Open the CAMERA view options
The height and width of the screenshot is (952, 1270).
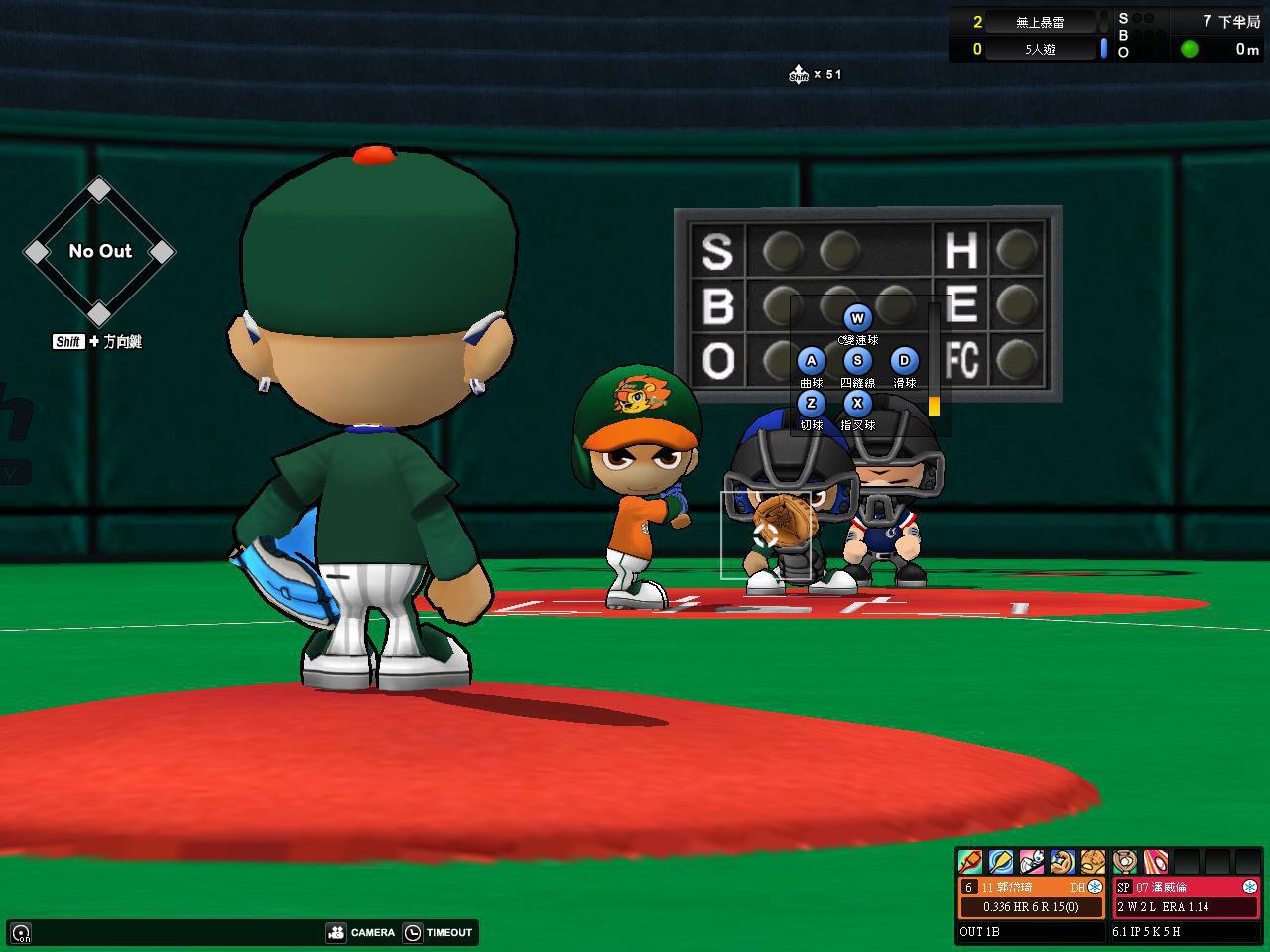(x=361, y=932)
